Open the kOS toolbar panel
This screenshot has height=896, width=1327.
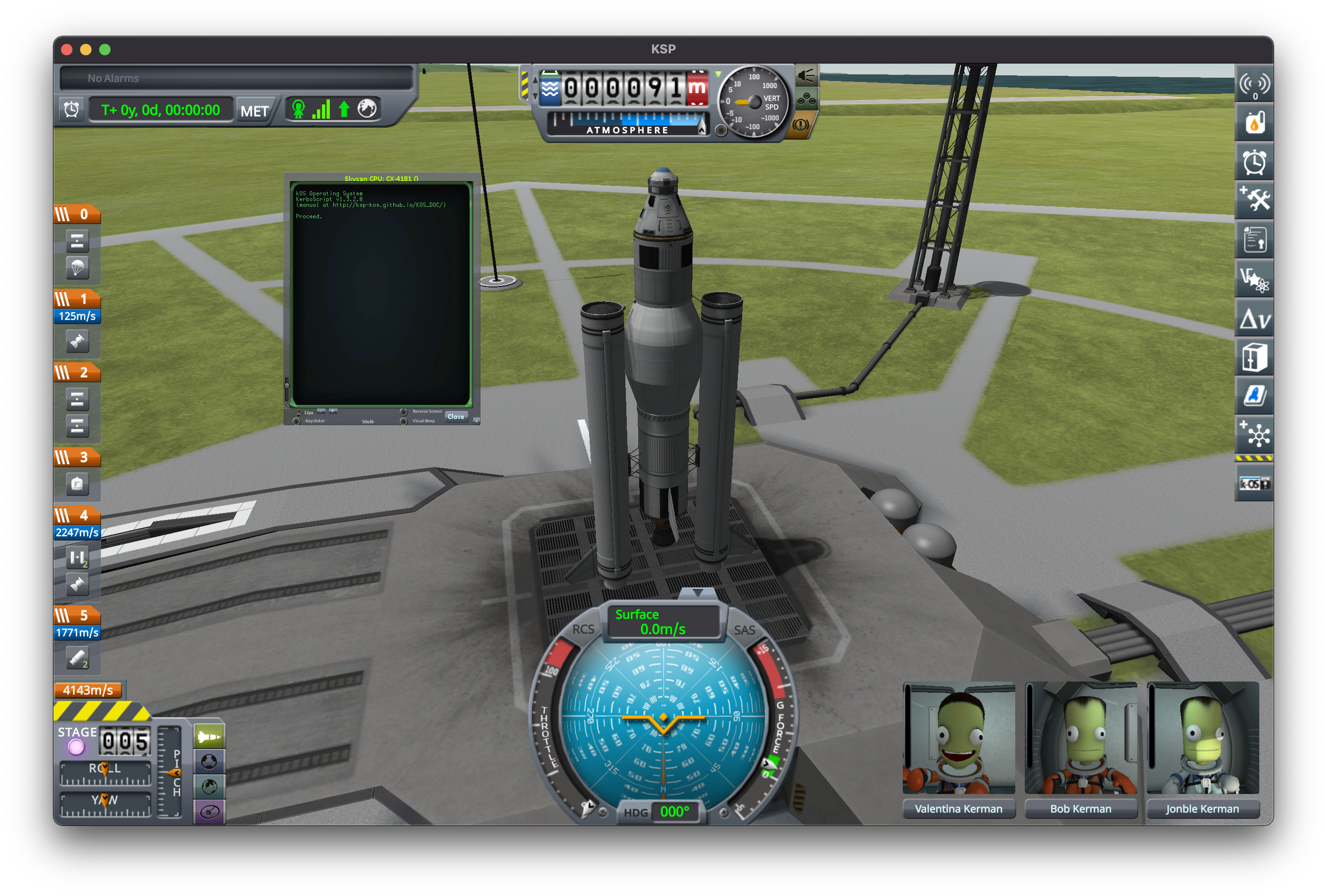1254,484
